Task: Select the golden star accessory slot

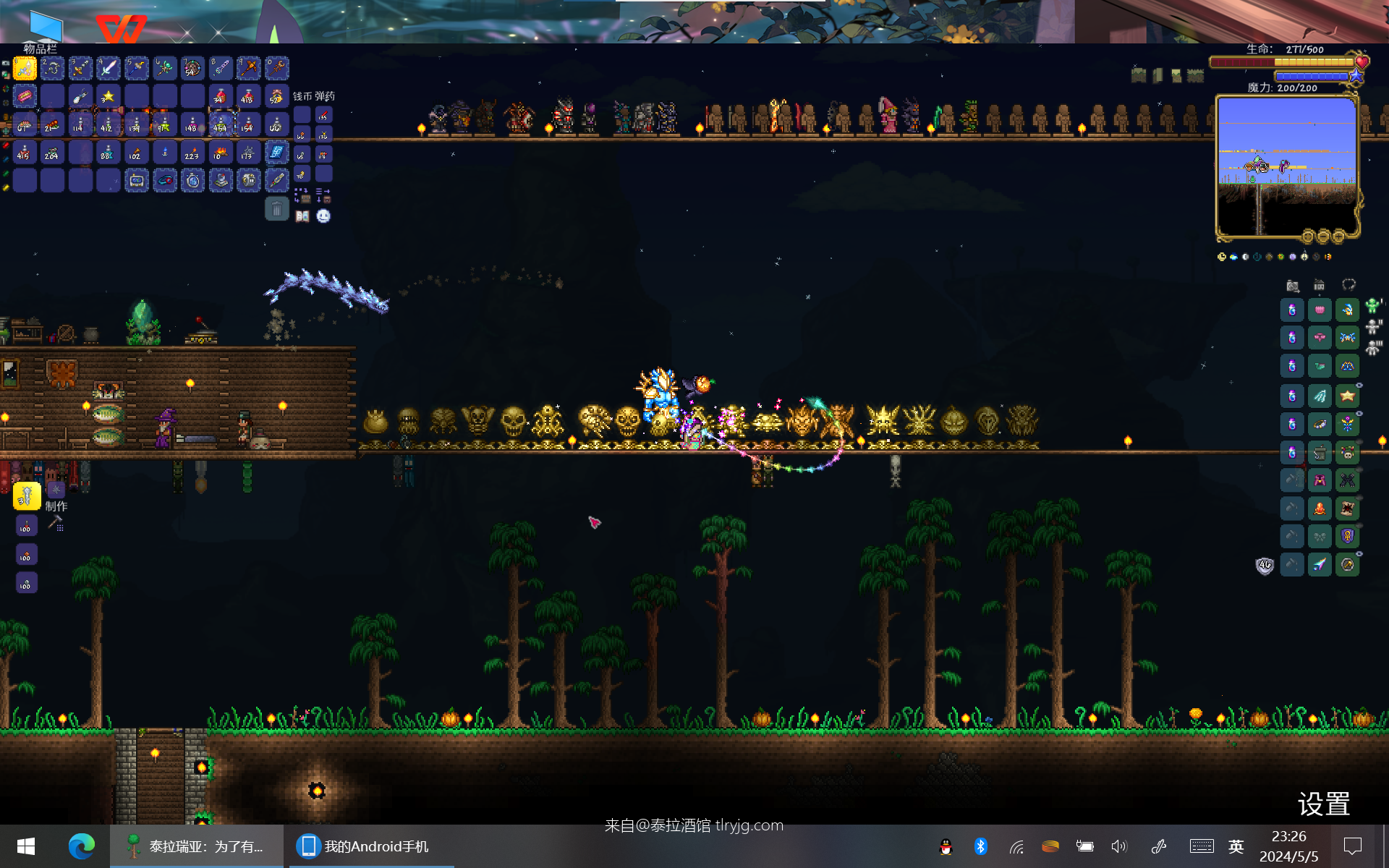Action: tap(1347, 396)
